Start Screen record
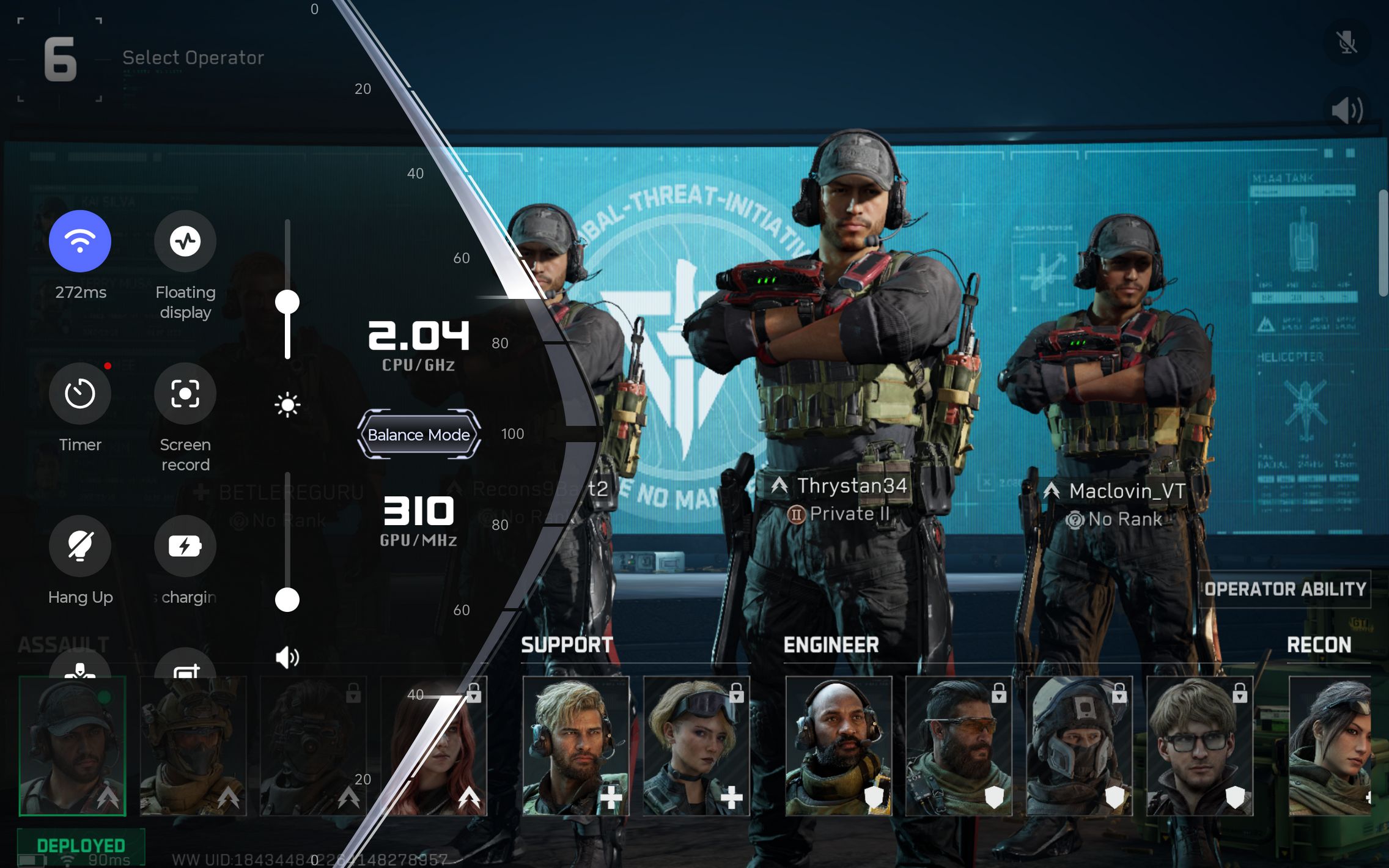 point(185,394)
